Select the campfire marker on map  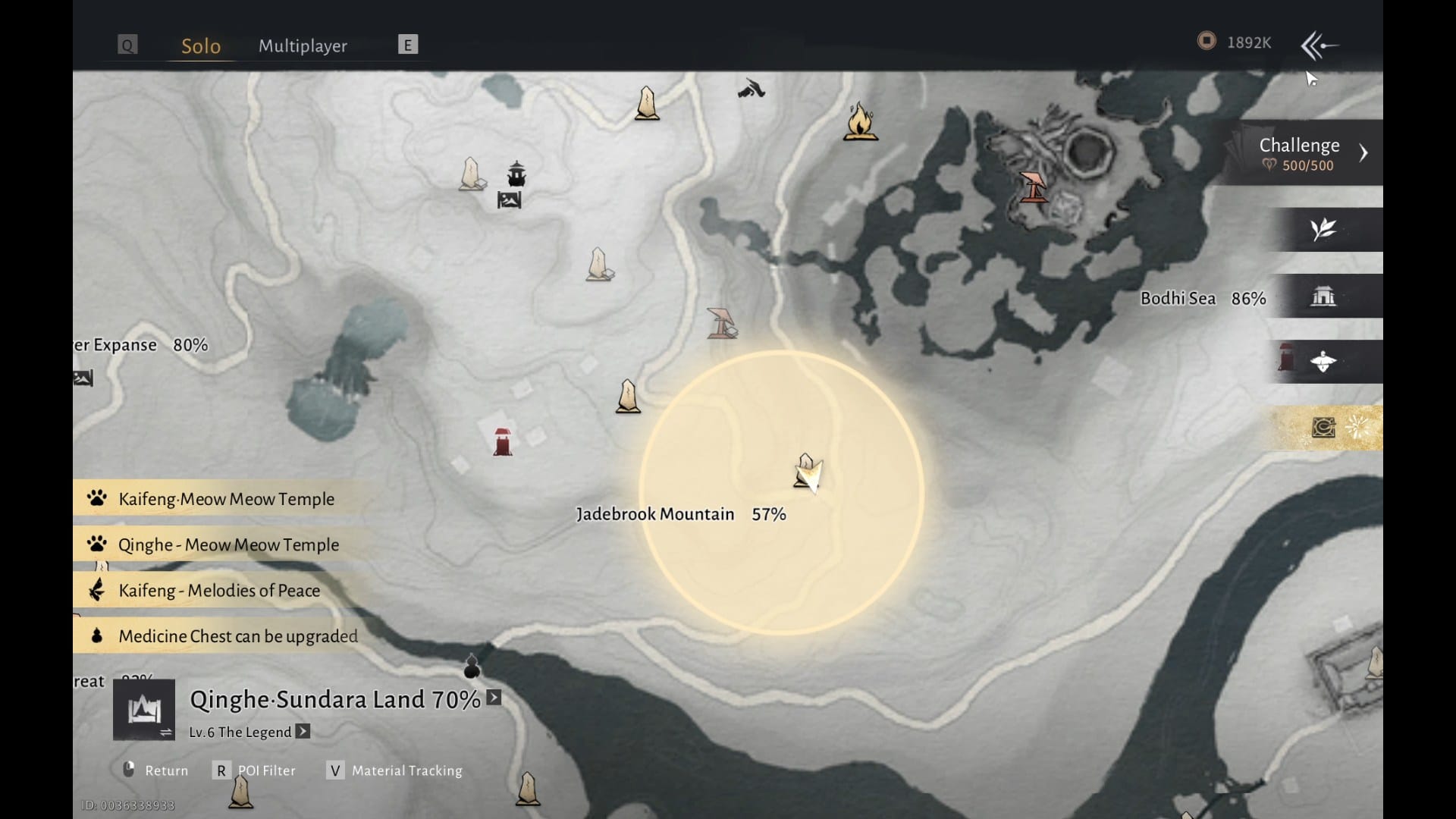860,122
